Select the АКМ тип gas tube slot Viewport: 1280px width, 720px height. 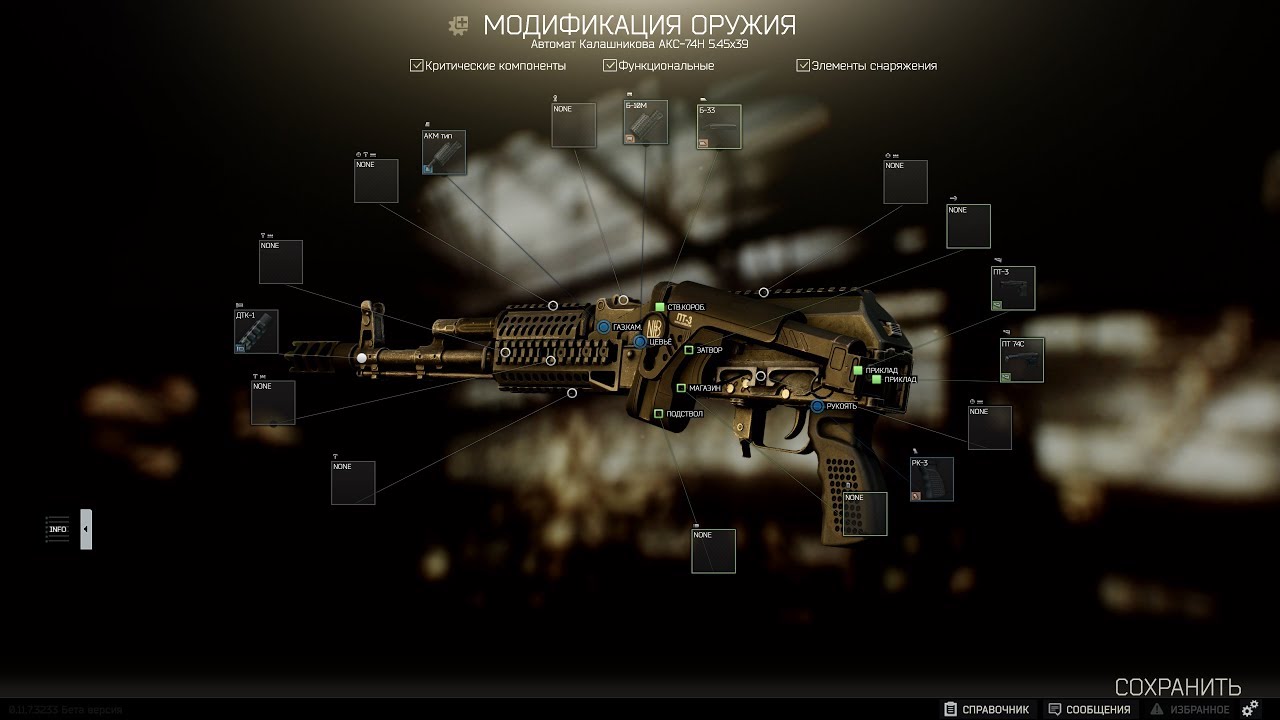pos(444,152)
